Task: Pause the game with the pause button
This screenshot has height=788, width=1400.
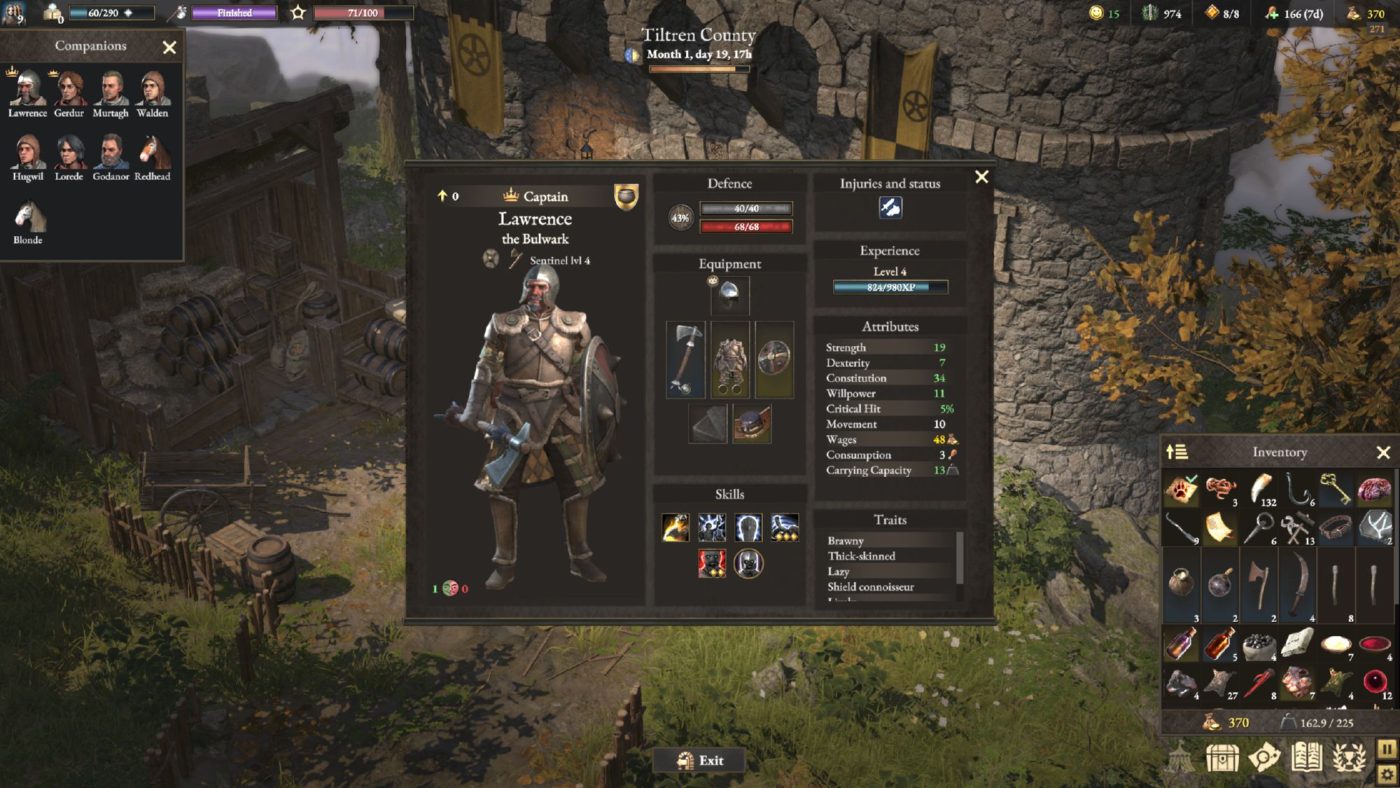Action: coord(1386,751)
